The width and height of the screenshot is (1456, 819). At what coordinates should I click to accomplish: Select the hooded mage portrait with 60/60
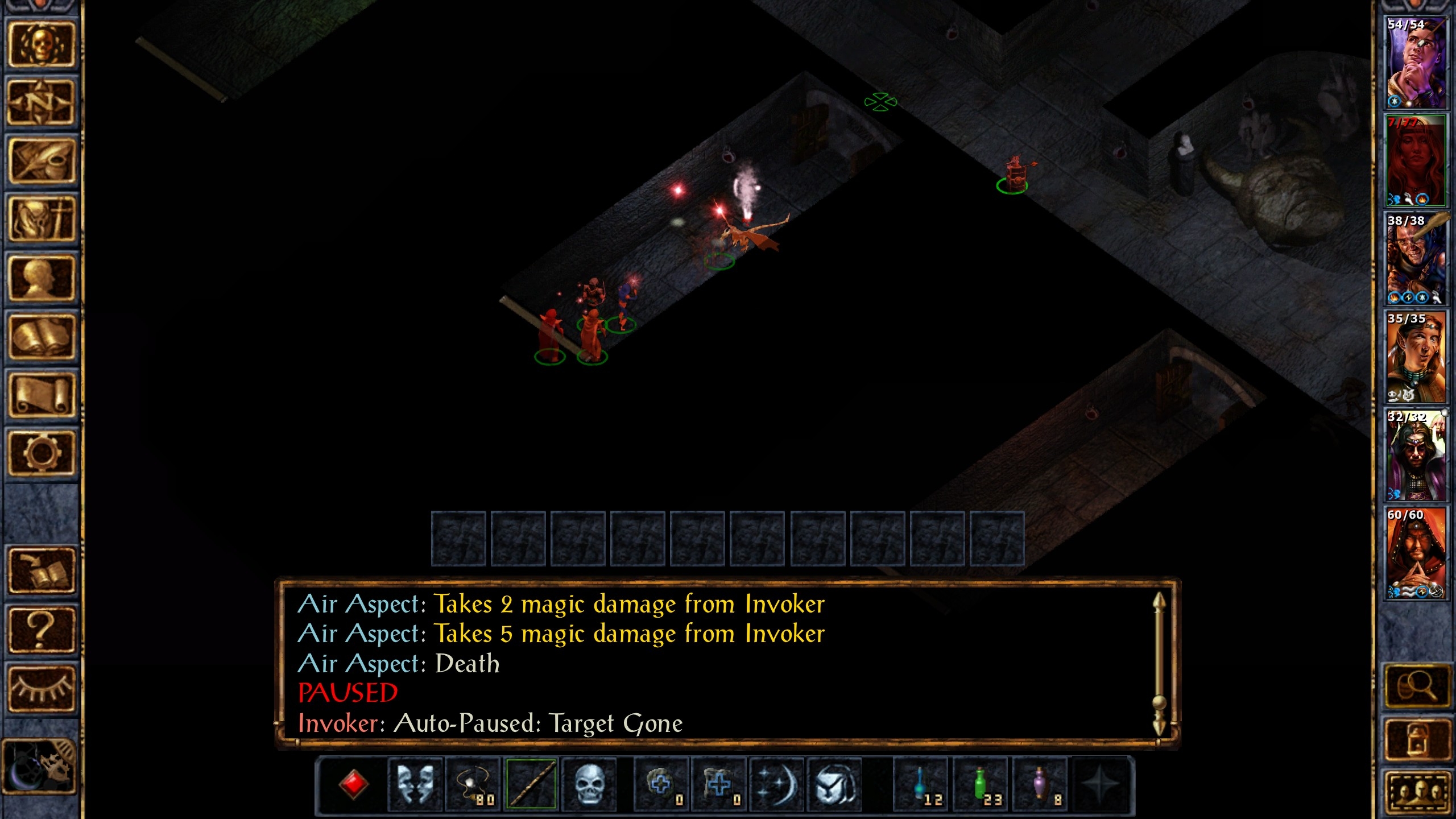pos(1416,553)
